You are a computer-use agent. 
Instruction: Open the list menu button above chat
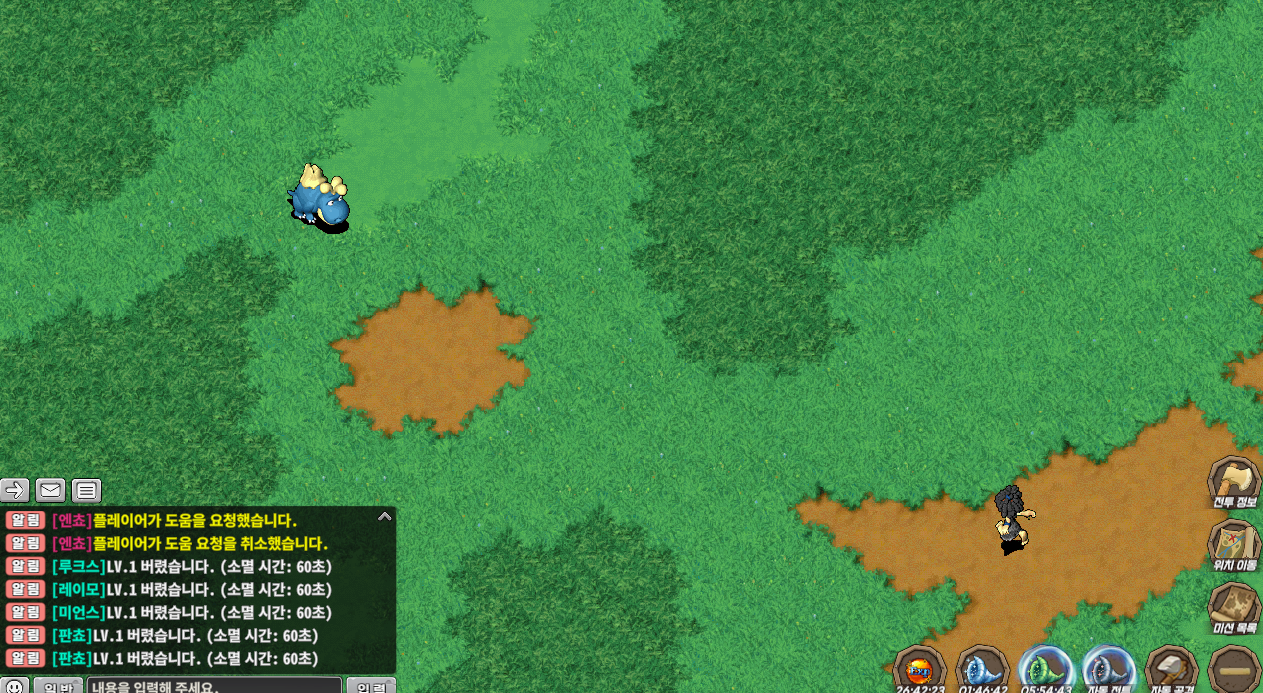pos(87,490)
